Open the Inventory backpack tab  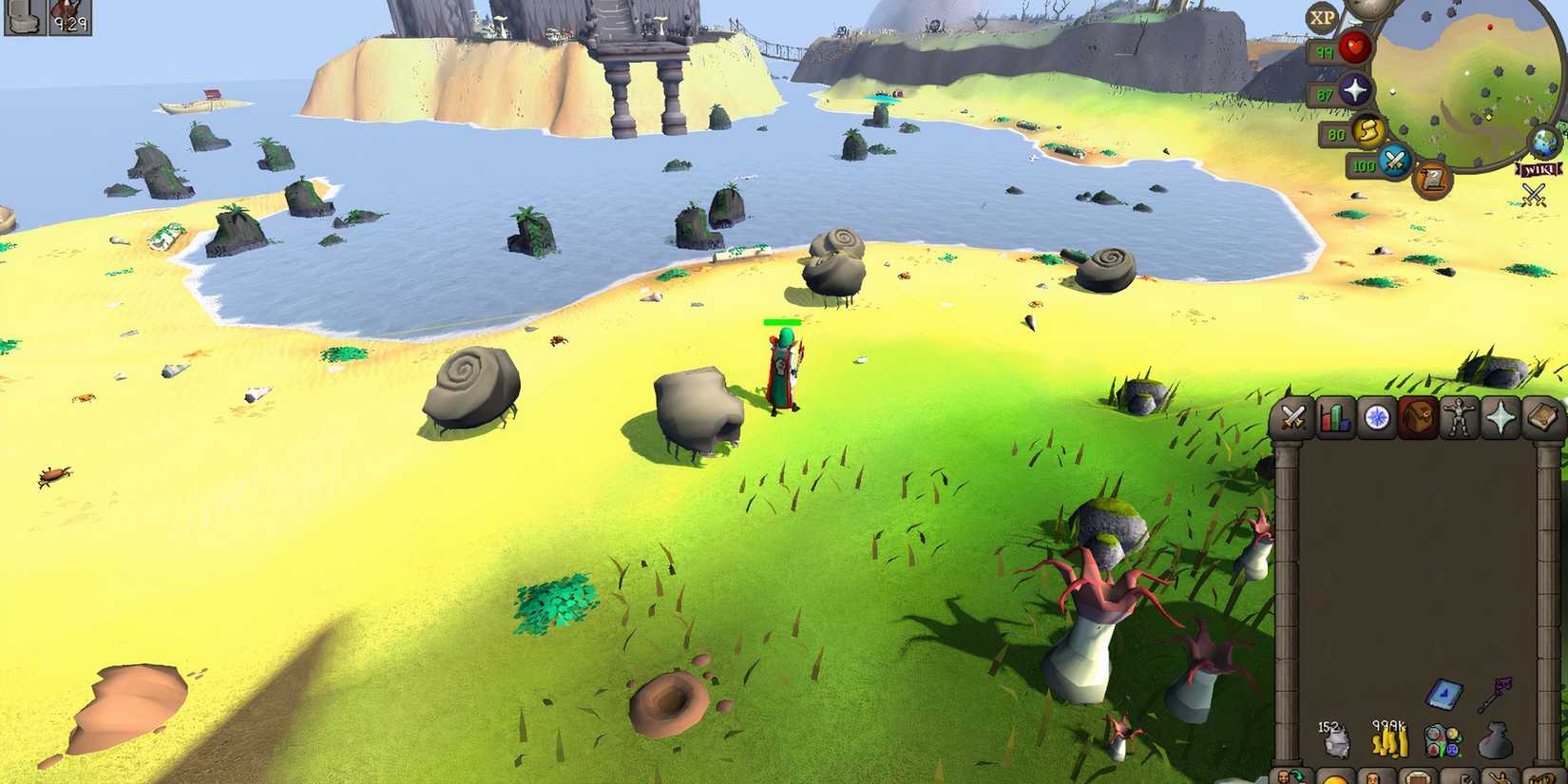click(1418, 416)
